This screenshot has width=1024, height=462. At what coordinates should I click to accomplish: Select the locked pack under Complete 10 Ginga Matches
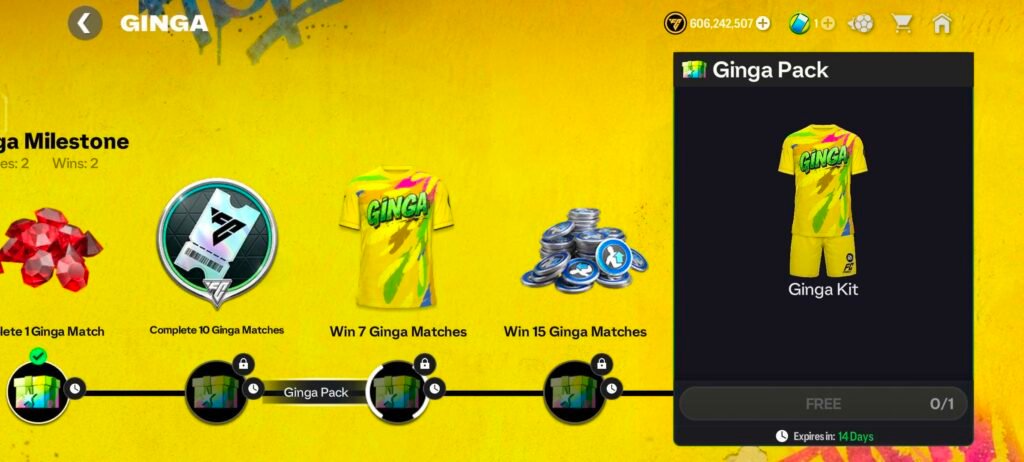click(x=216, y=391)
